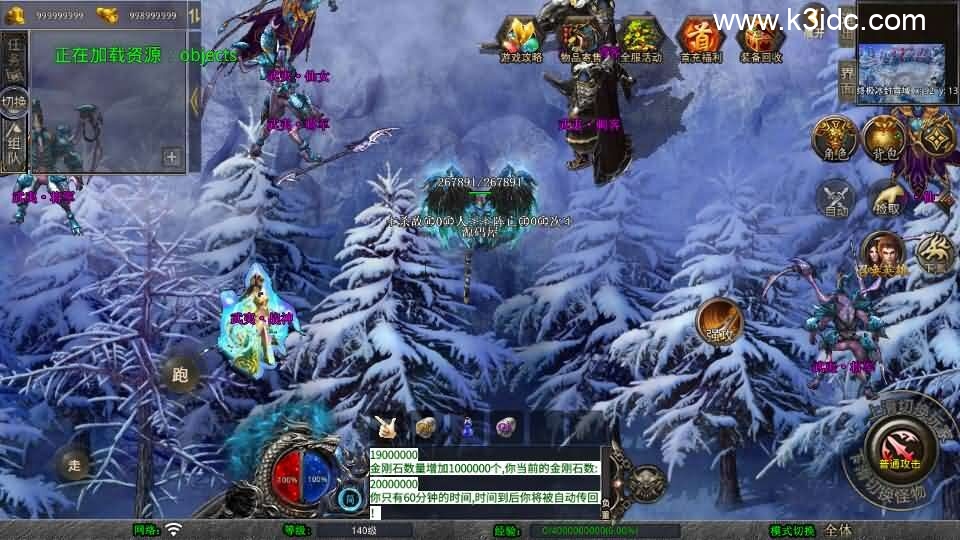
Task: Open the 首充福利 first-recharge bonus
Action: click(x=700, y=40)
